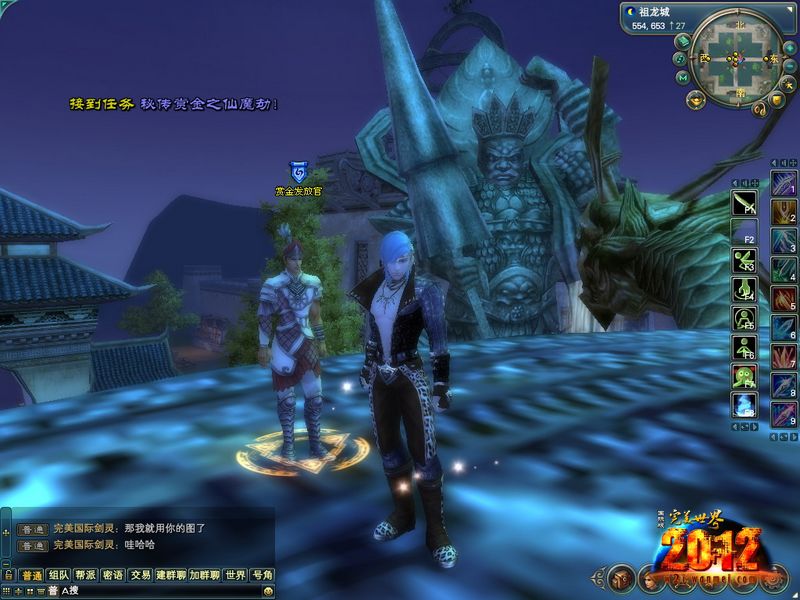This screenshot has width=800, height=600.
Task: Click the round M button beside minimap
Action: (x=682, y=77)
